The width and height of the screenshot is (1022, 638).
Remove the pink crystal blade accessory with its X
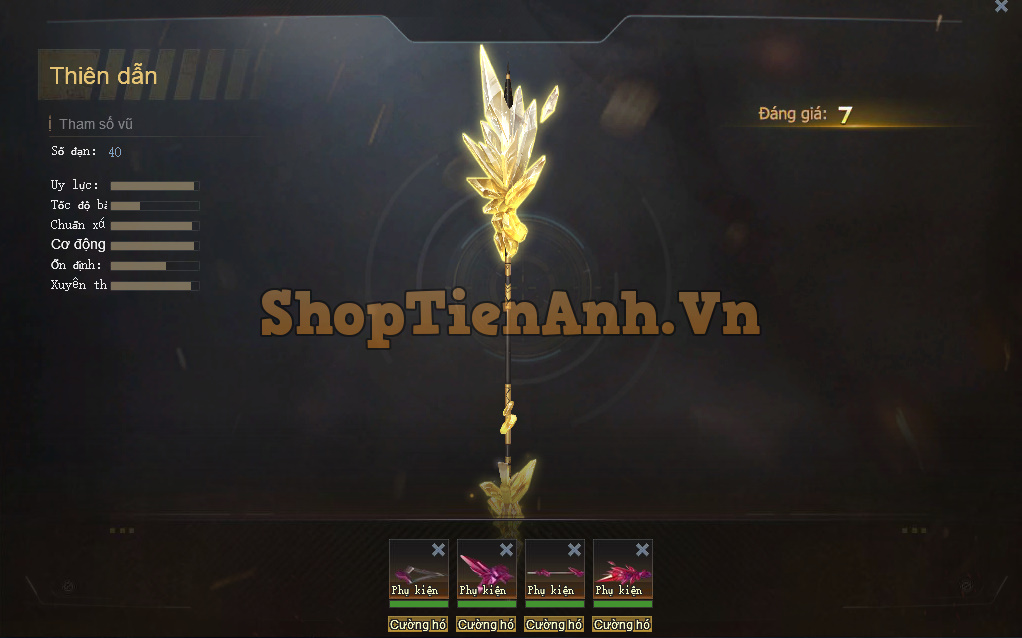[506, 550]
